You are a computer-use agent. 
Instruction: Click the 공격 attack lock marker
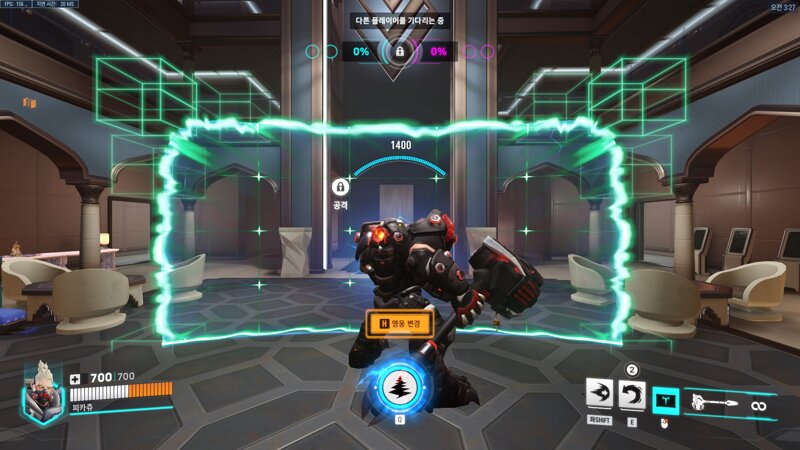pyautogui.click(x=340, y=187)
